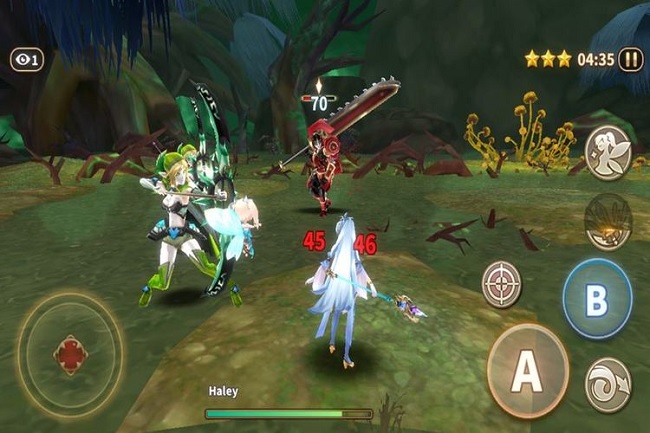Tap the large A attack button
Screen dimensions: 650x433
click(x=527, y=371)
